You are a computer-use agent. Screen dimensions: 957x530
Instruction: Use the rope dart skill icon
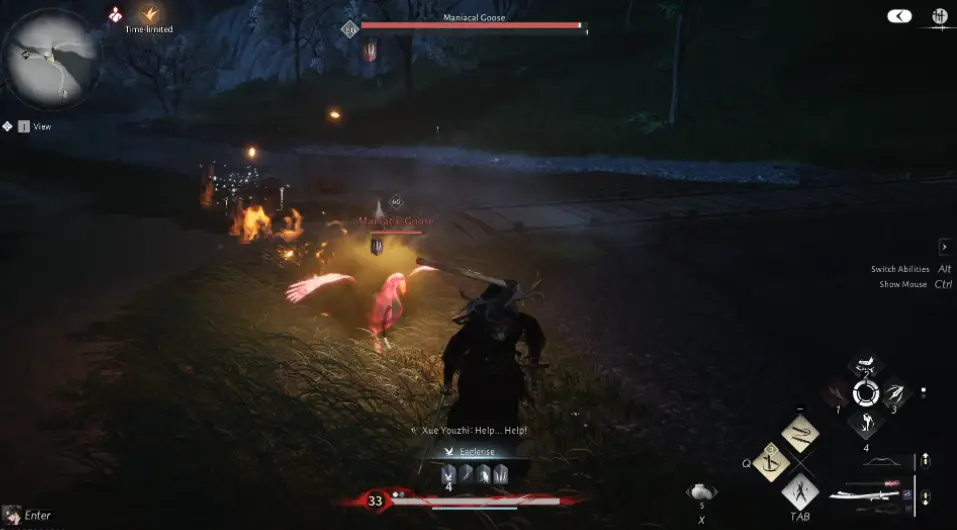799,434
